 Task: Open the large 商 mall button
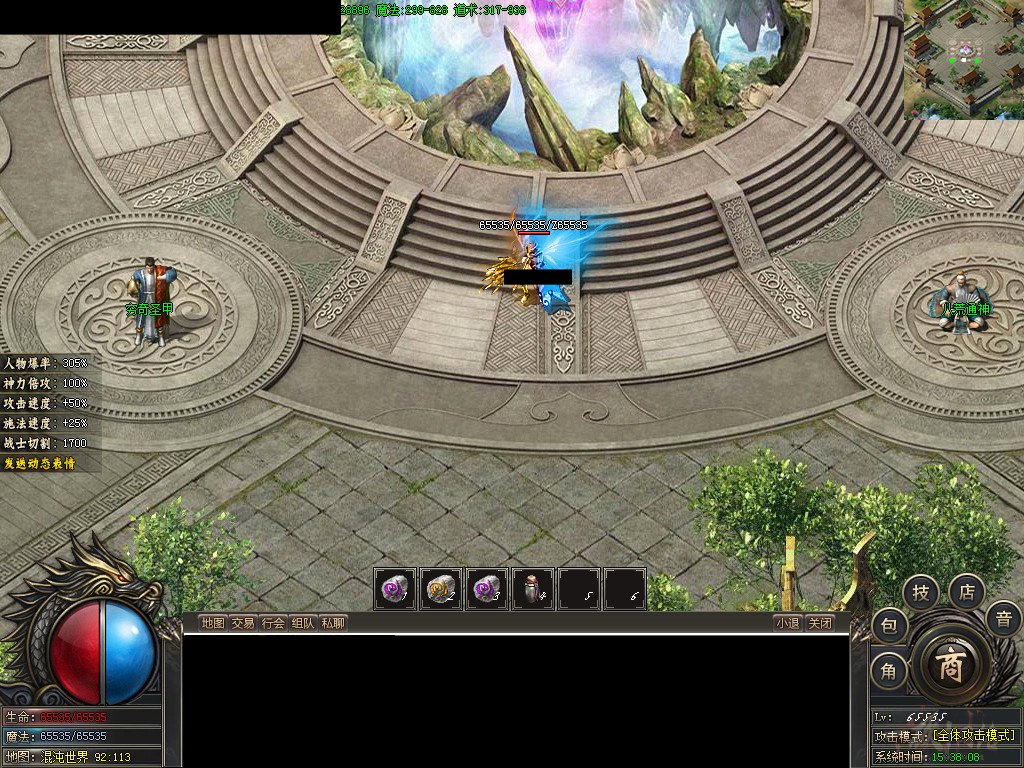(950, 665)
